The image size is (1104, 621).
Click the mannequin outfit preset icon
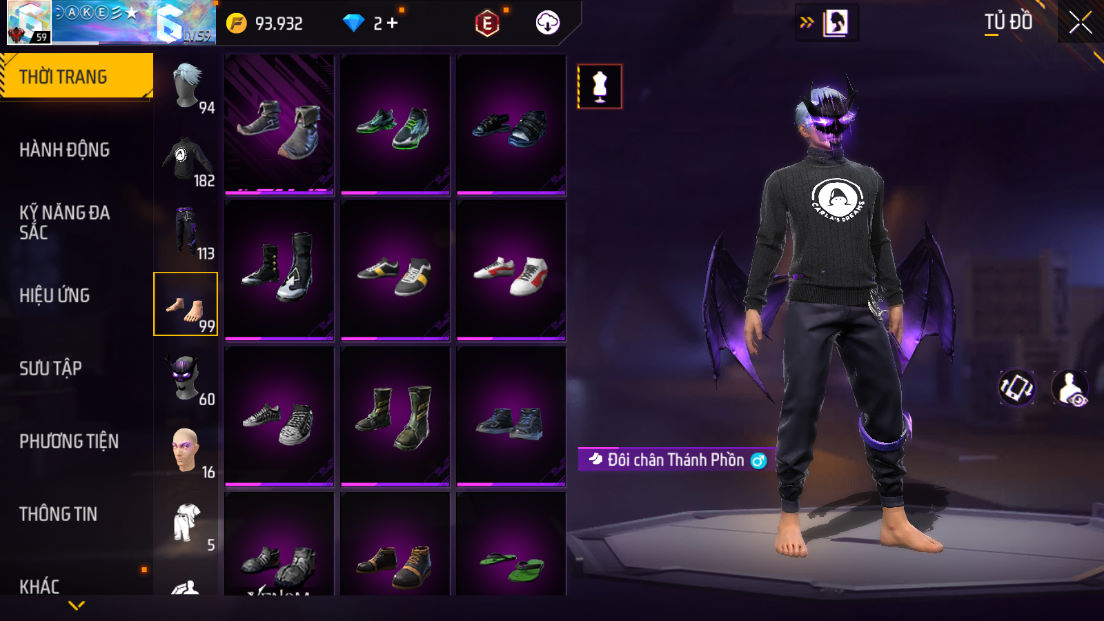coord(600,86)
